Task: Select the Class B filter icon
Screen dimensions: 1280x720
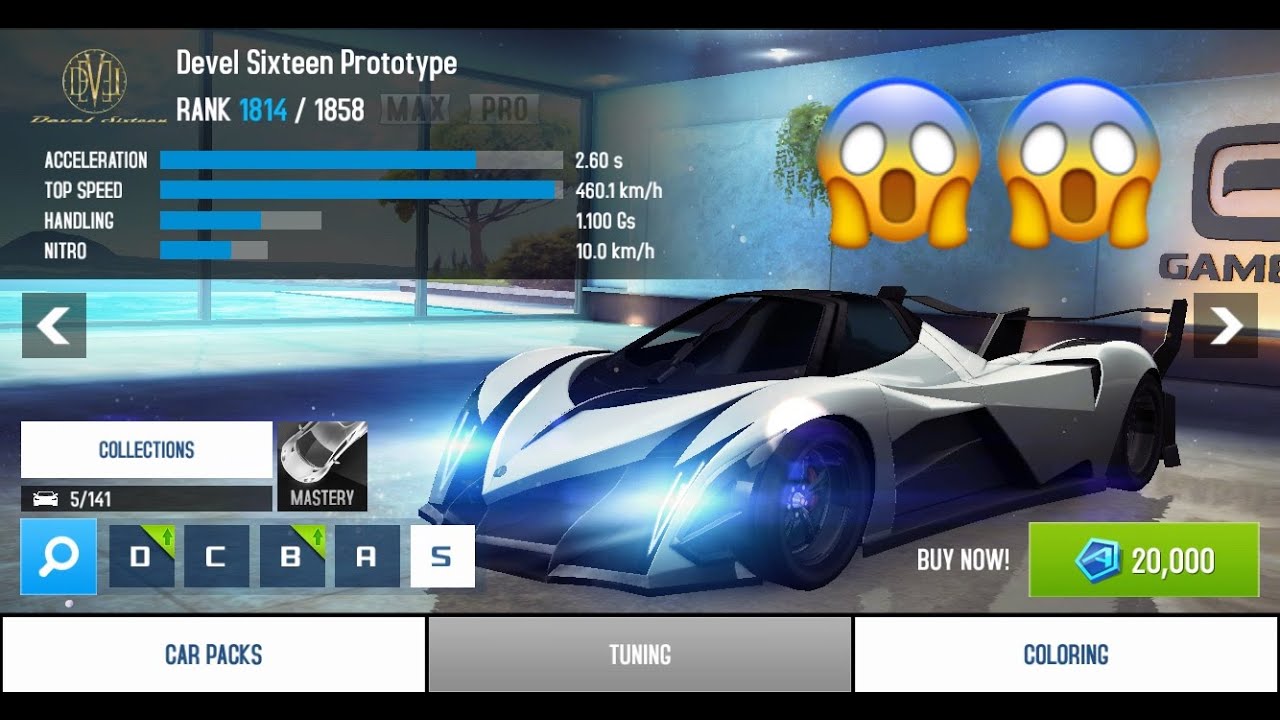Action: (291, 558)
